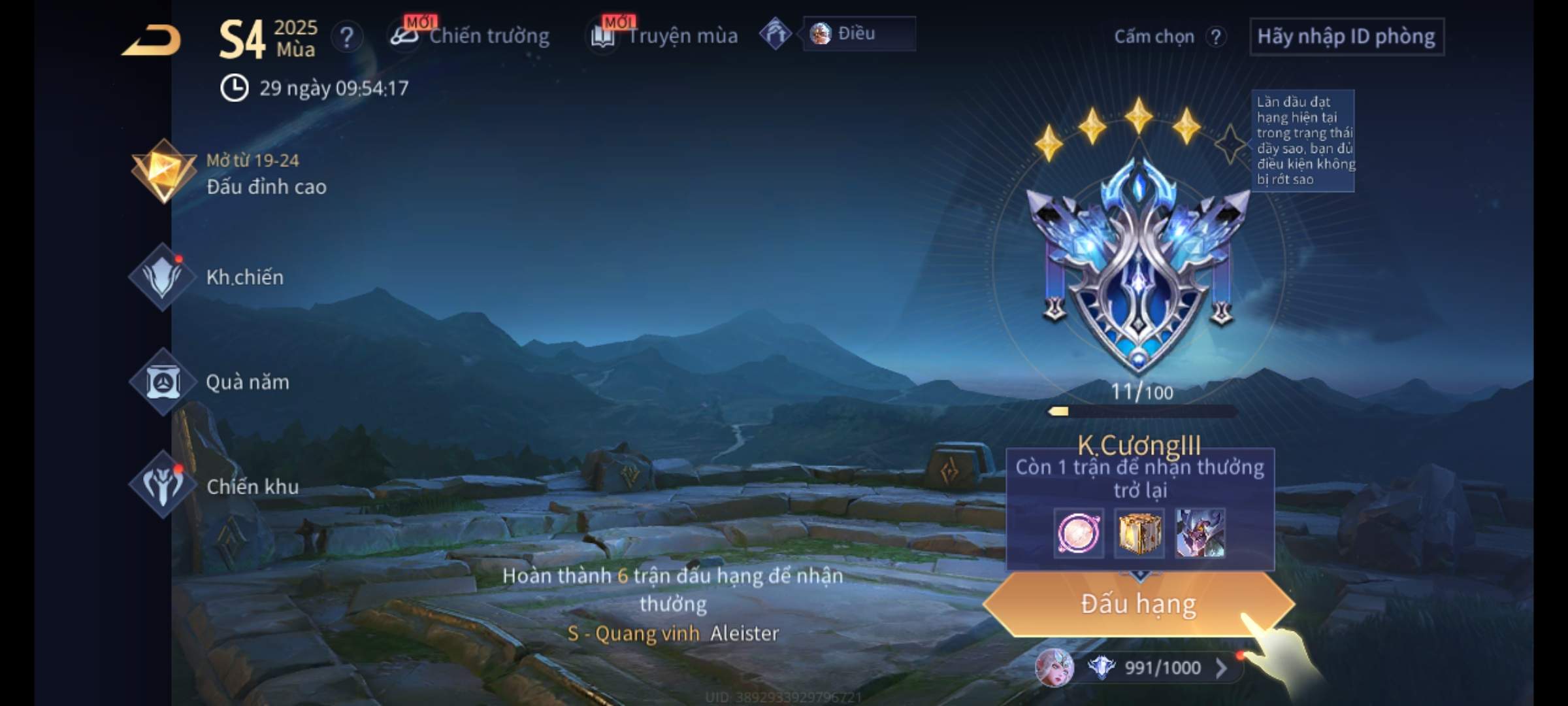The height and width of the screenshot is (706, 1568).
Task: View the S - Quang vinh Aleister reward
Action: coord(673,633)
